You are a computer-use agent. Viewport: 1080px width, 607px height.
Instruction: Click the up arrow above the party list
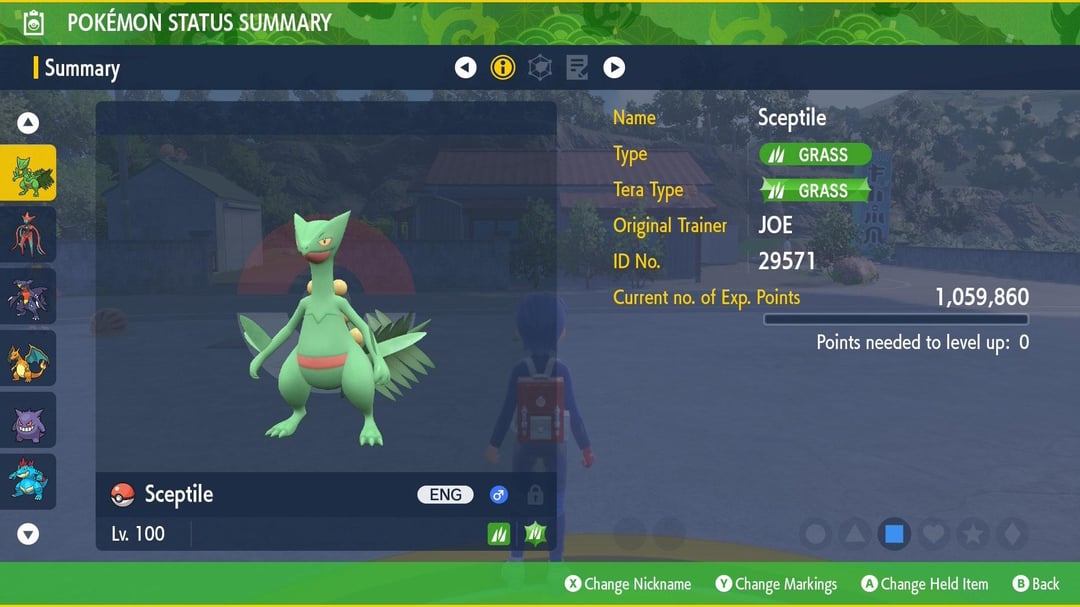pos(28,123)
